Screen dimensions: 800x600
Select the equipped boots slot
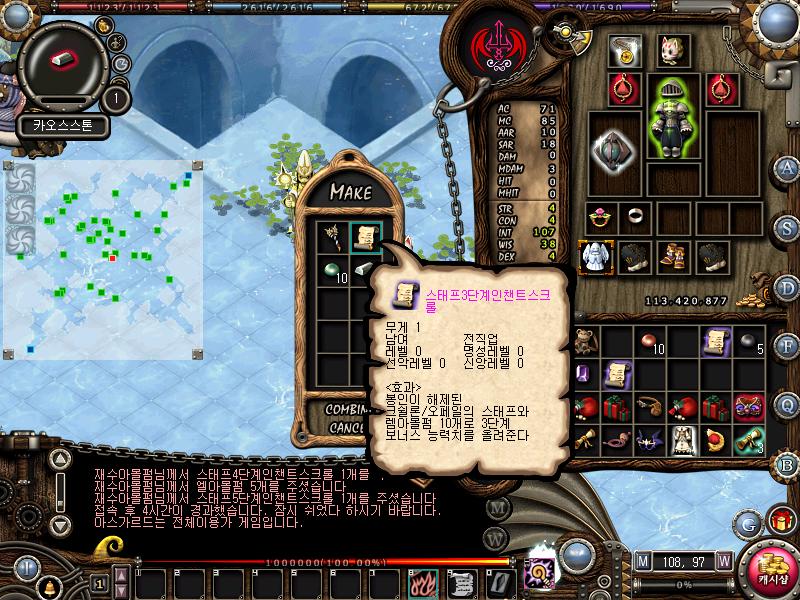click(673, 257)
